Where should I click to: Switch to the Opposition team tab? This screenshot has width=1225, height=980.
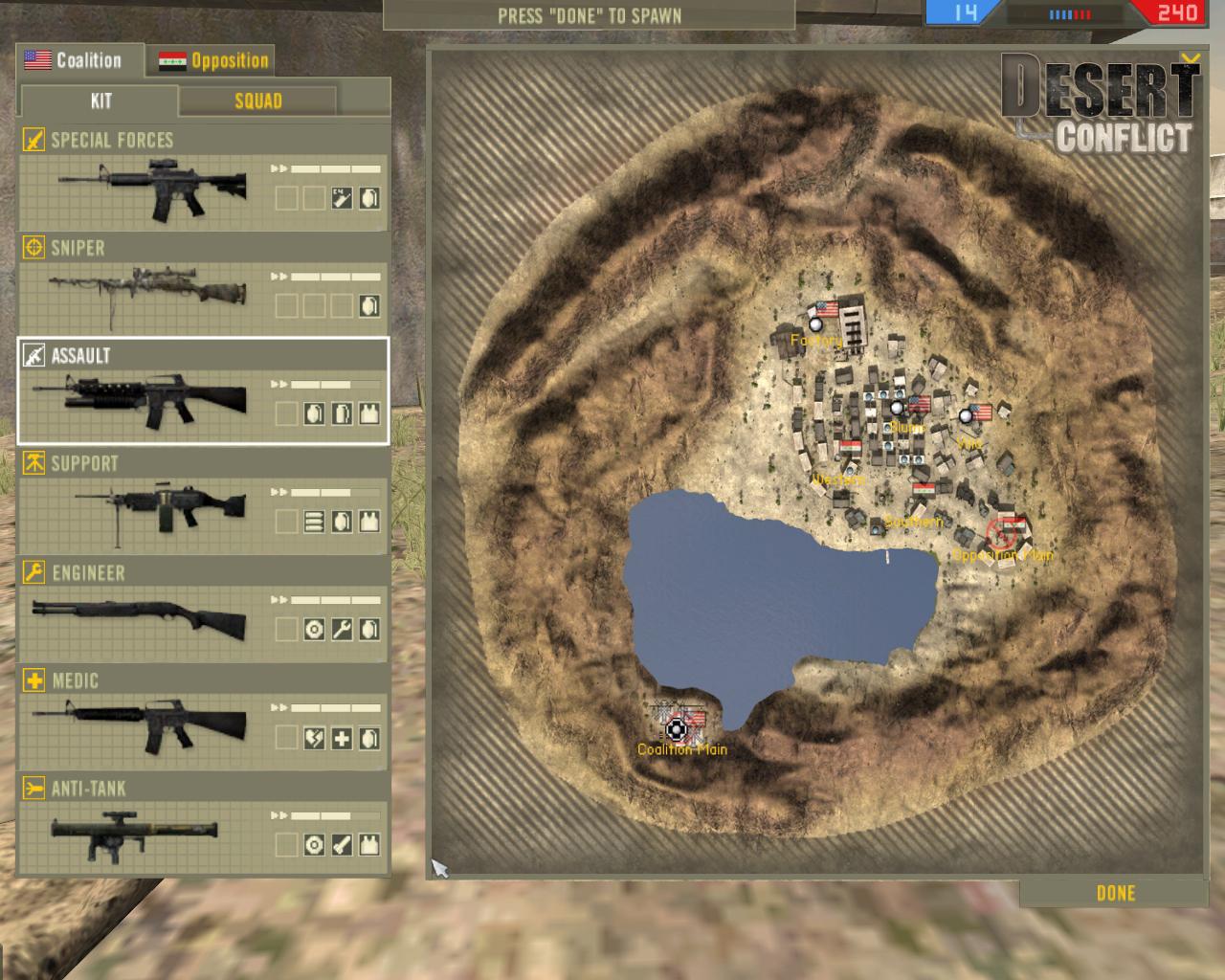click(214, 61)
